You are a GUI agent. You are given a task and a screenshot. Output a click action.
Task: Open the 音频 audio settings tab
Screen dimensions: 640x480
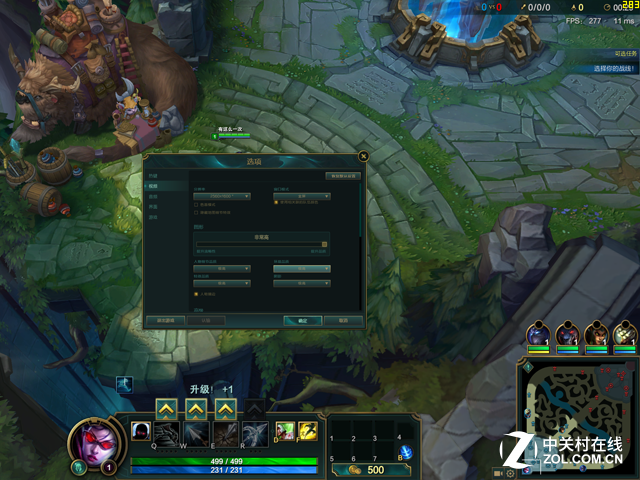[154, 196]
